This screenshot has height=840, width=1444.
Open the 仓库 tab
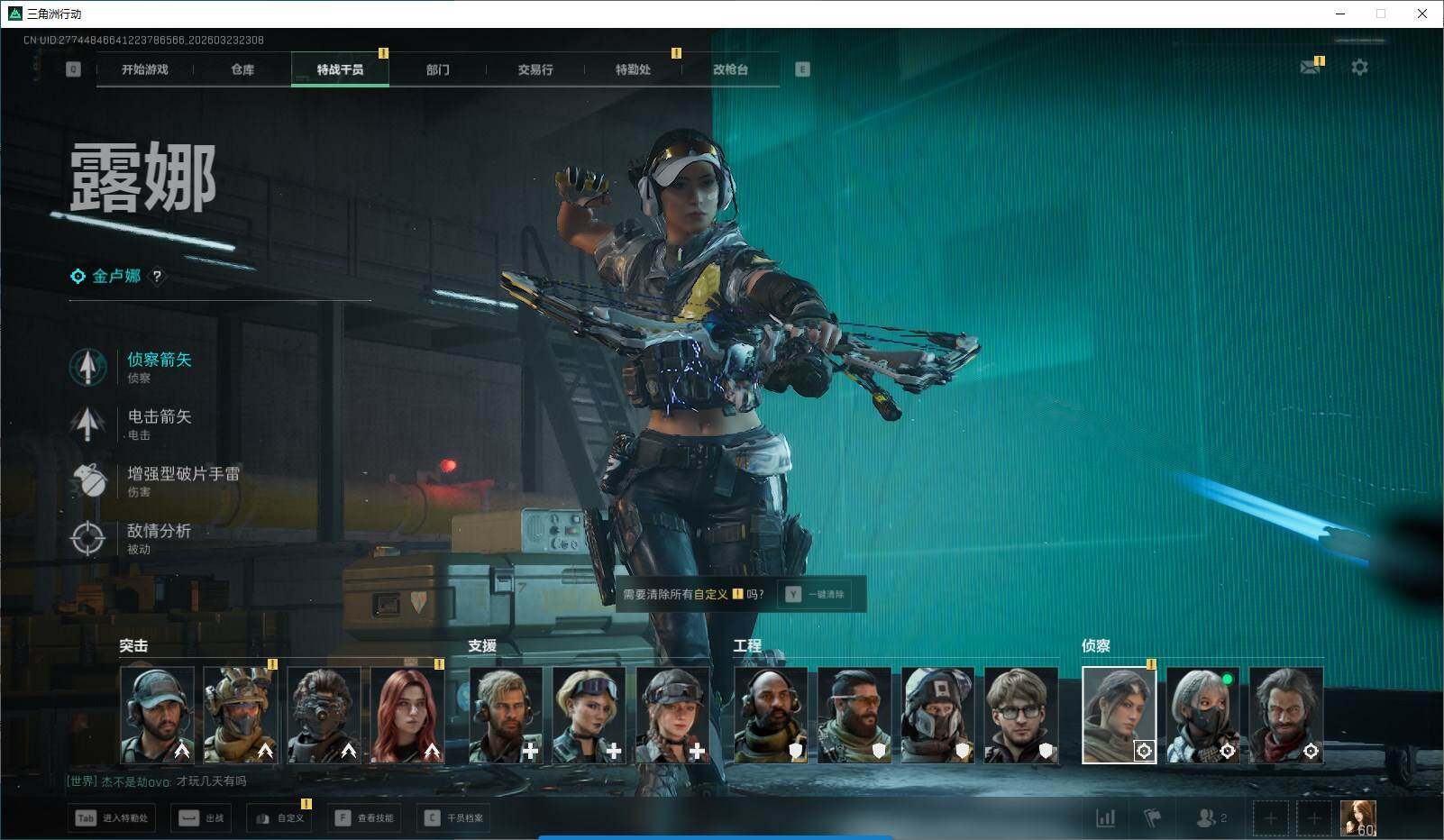tap(242, 69)
